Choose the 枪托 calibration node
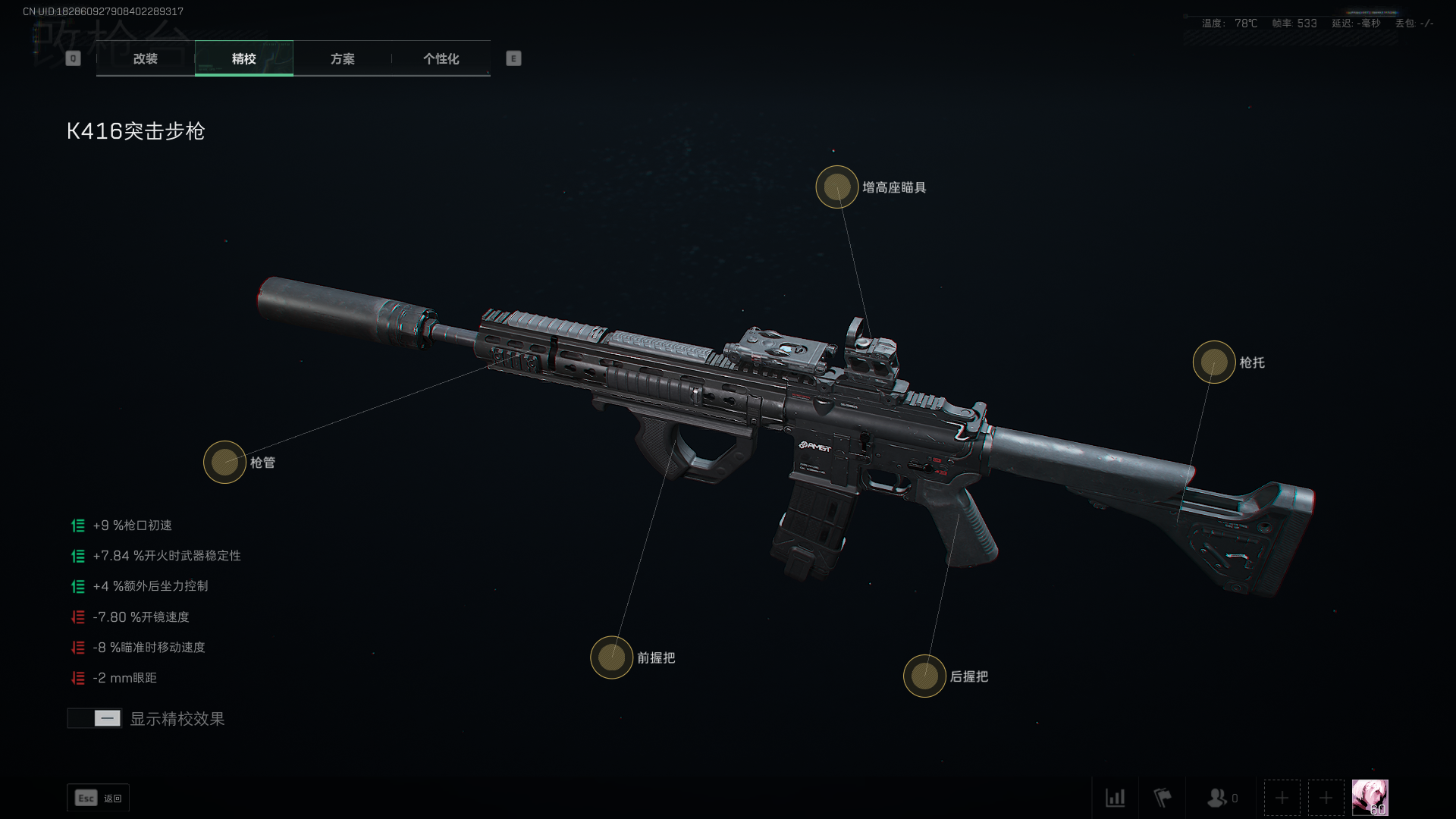 pyautogui.click(x=1213, y=362)
